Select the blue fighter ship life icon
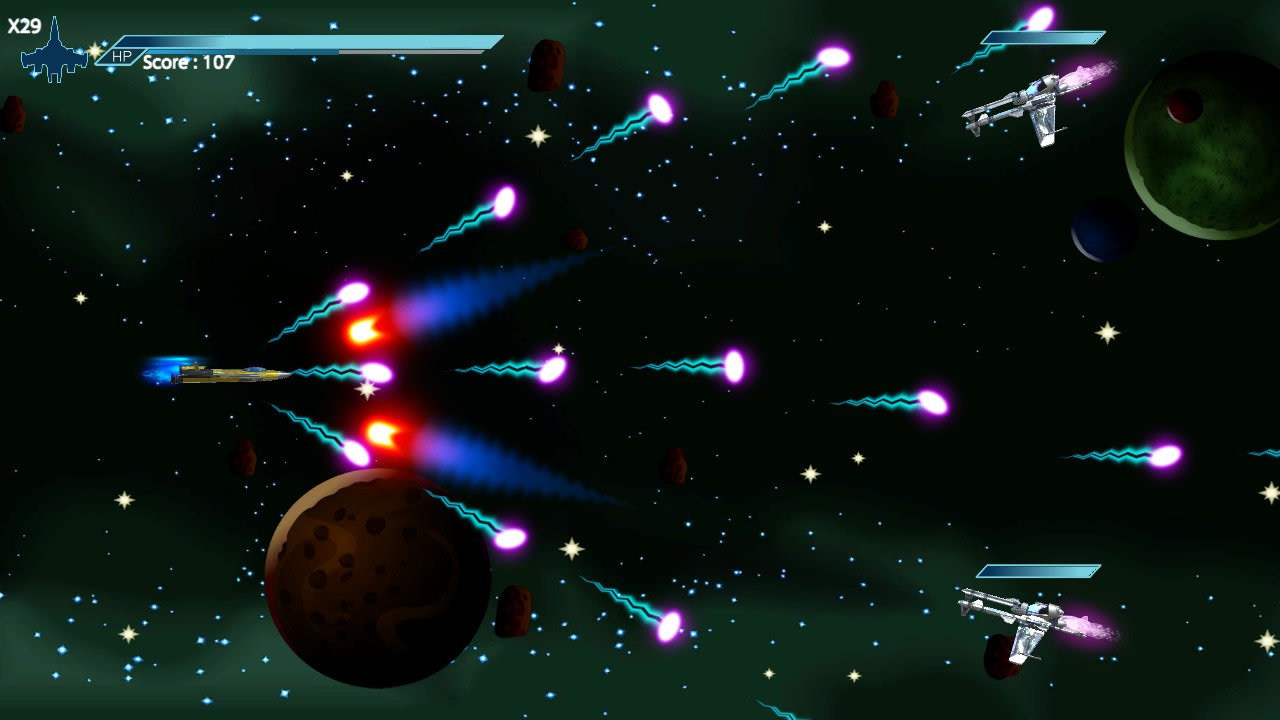Image resolution: width=1280 pixels, height=720 pixels. click(55, 45)
